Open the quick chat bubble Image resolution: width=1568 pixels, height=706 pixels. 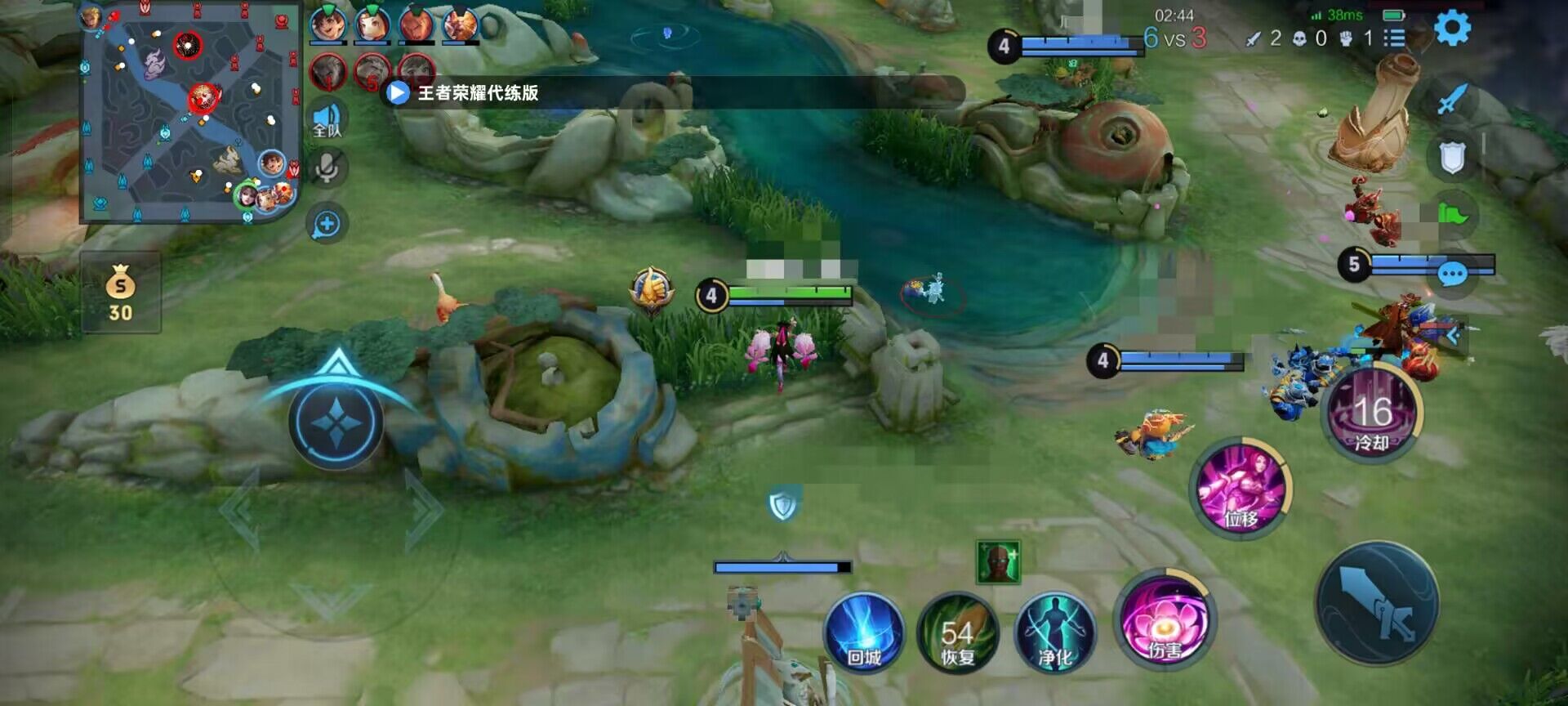1451,274
